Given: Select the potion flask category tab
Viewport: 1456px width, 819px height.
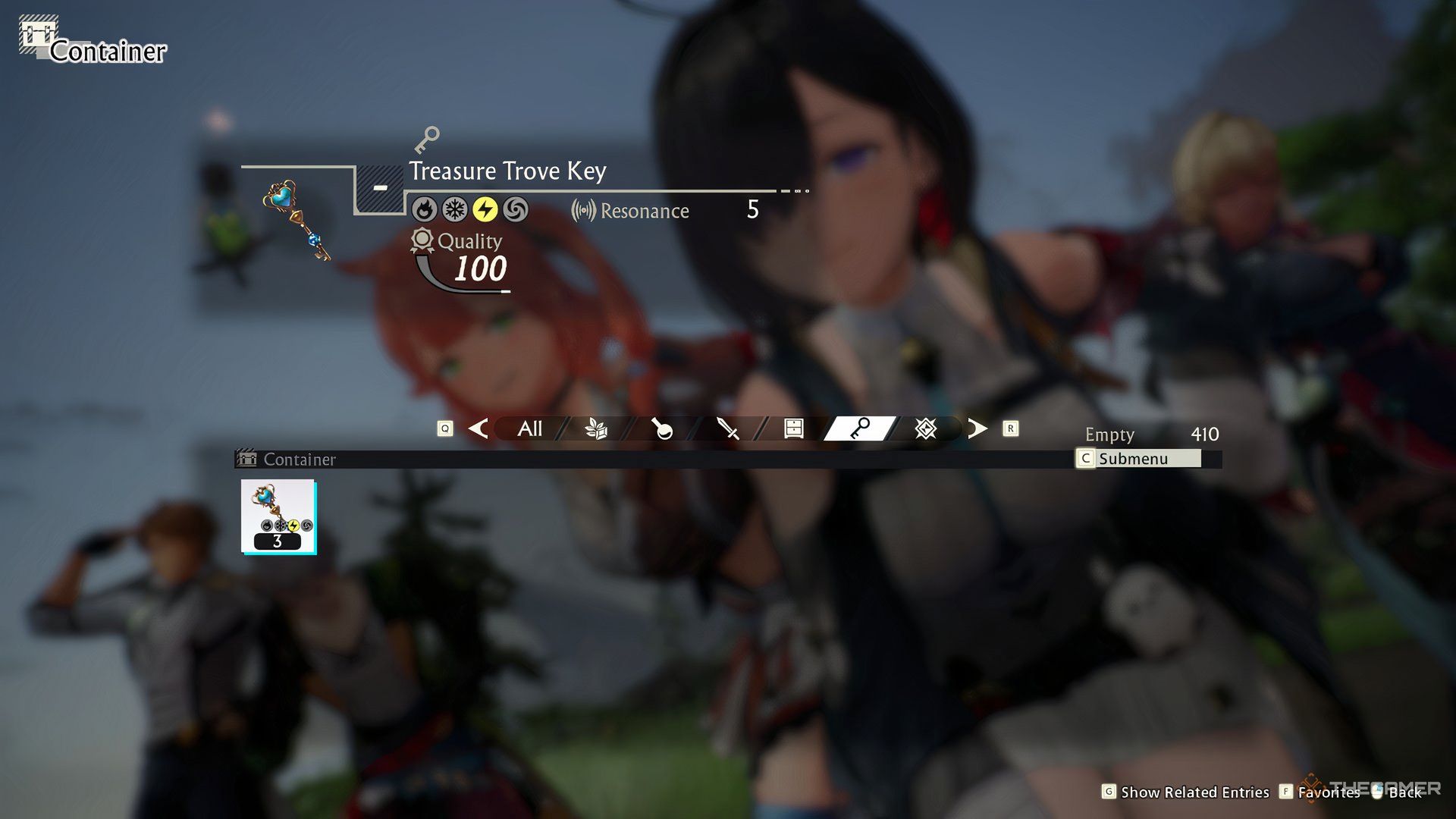Looking at the screenshot, I should (662, 429).
